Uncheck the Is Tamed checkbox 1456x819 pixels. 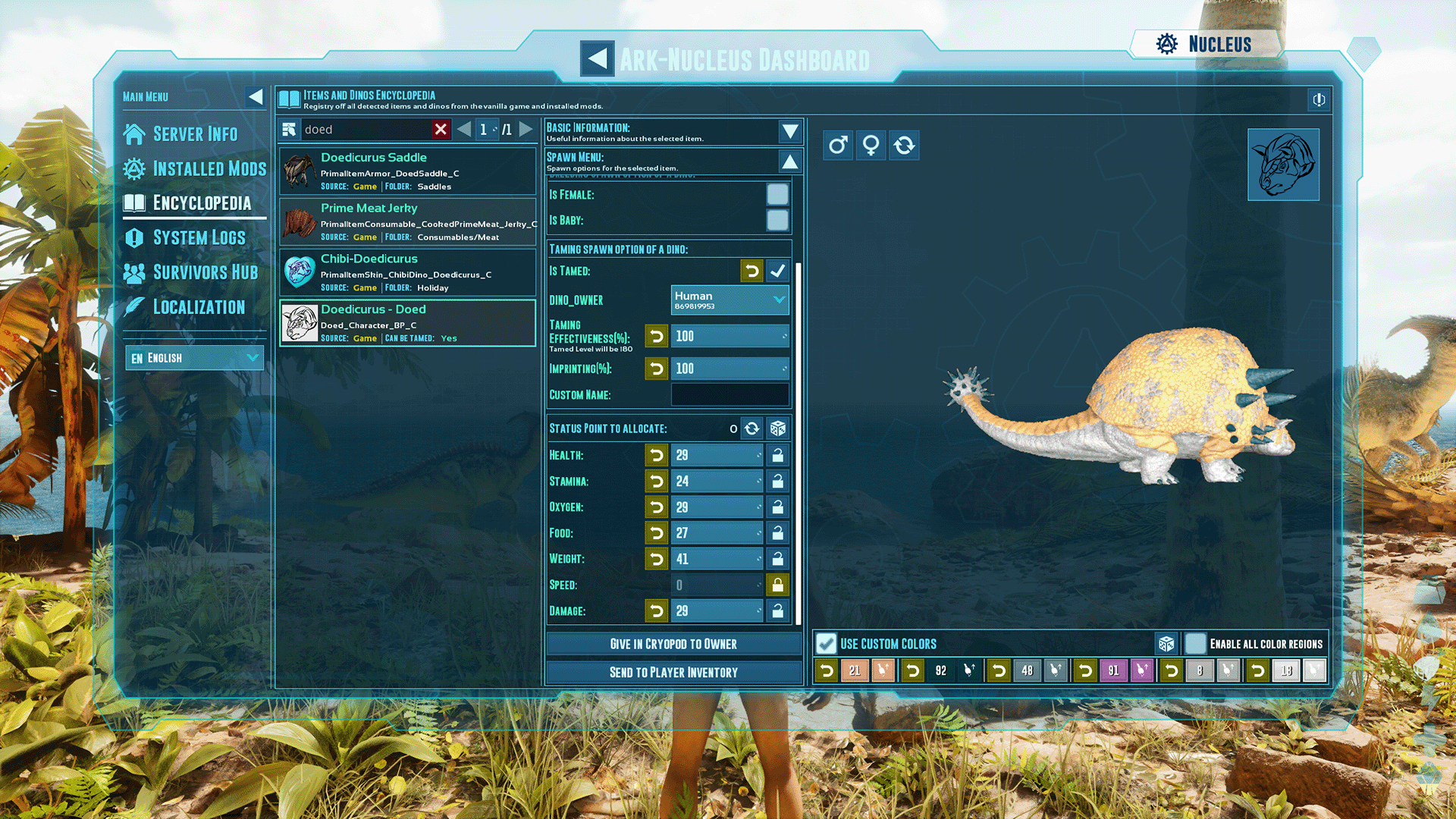pyautogui.click(x=778, y=271)
